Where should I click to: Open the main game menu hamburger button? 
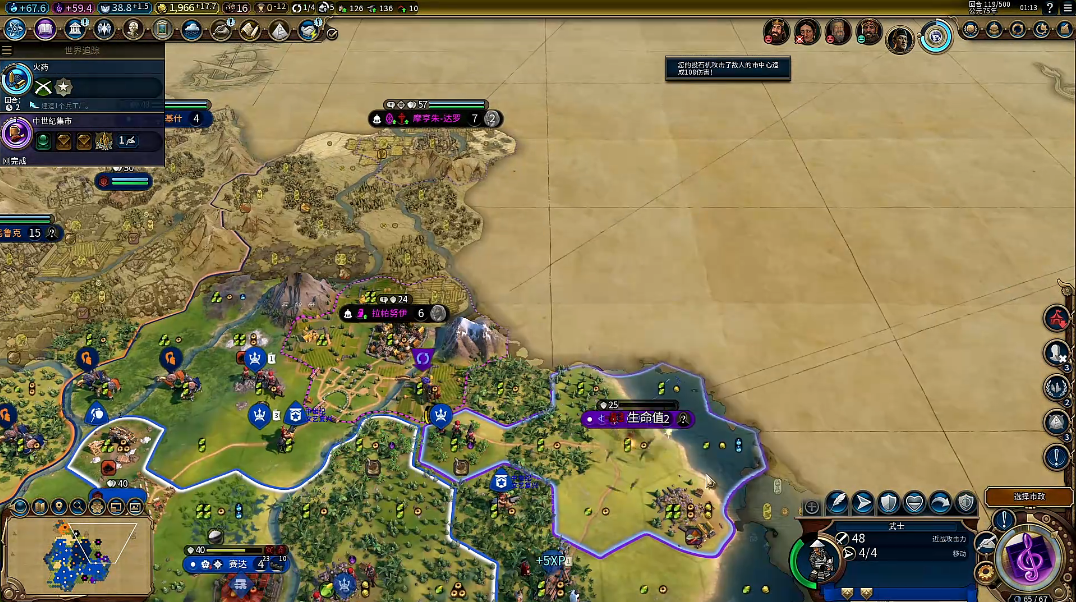tap(1065, 8)
